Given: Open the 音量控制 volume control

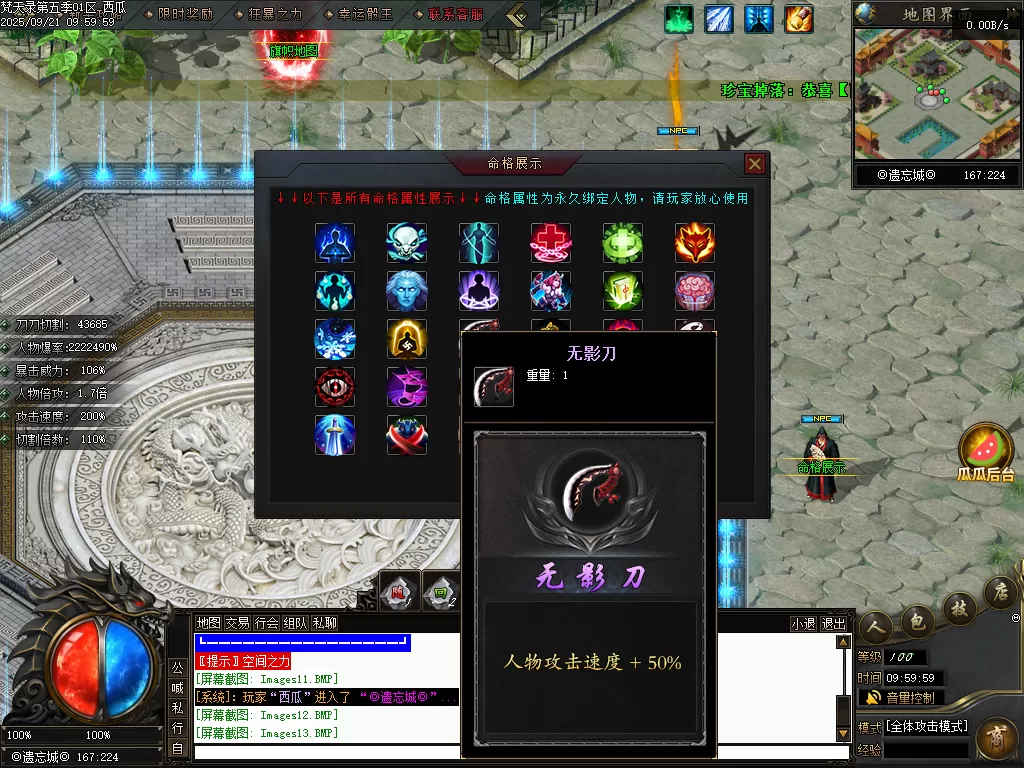Looking at the screenshot, I should click(x=902, y=697).
